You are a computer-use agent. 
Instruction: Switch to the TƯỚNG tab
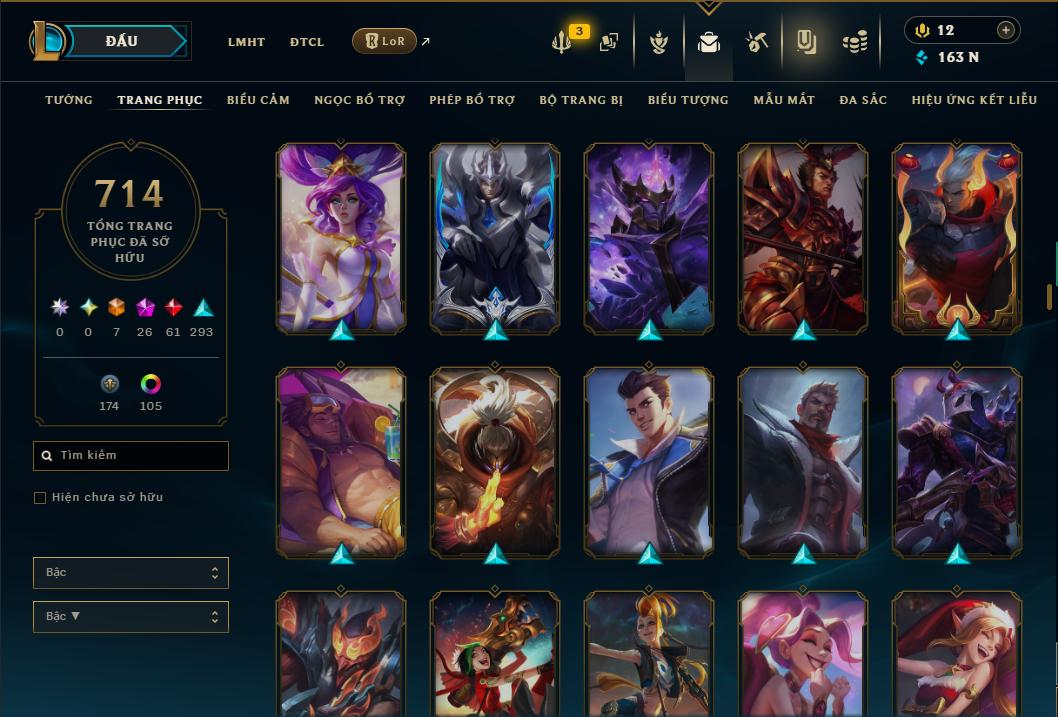tap(69, 100)
